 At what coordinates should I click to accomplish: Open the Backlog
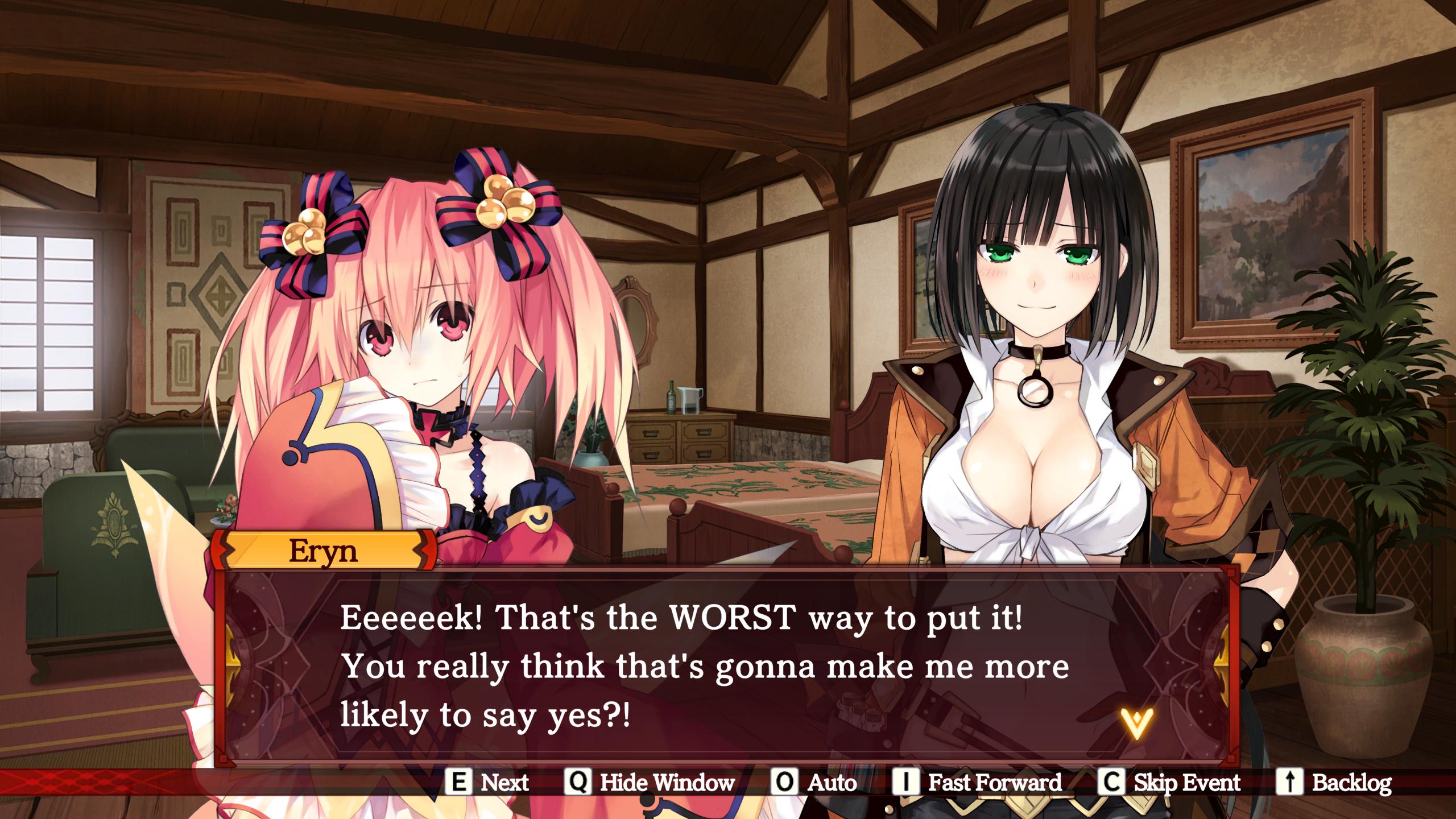point(1334,783)
